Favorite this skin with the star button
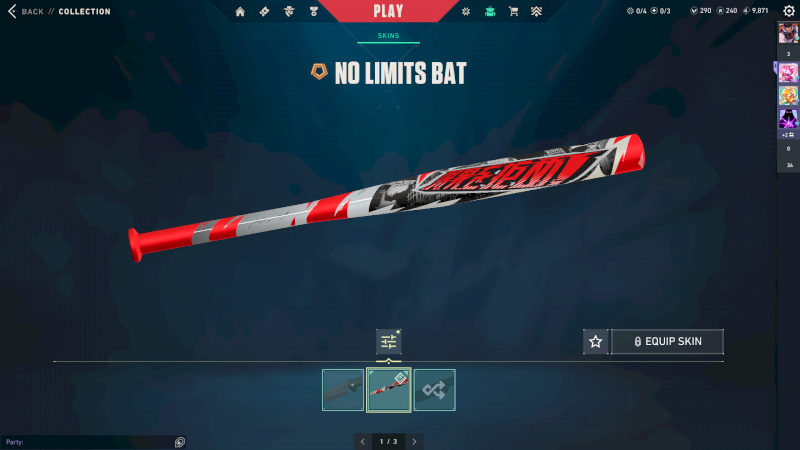800x450 pixels. click(x=596, y=342)
